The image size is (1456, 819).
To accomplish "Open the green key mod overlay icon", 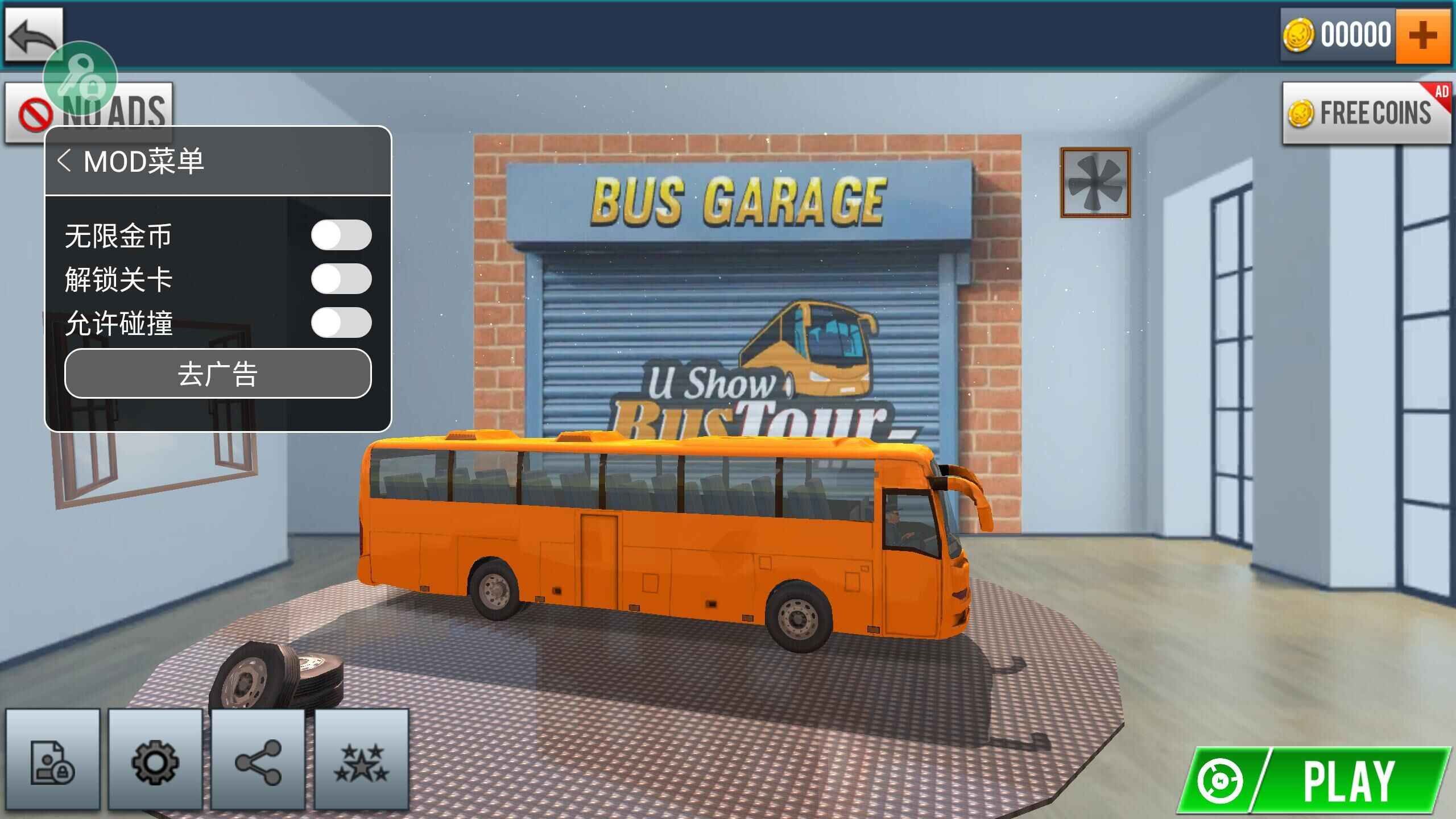I will 80,77.
